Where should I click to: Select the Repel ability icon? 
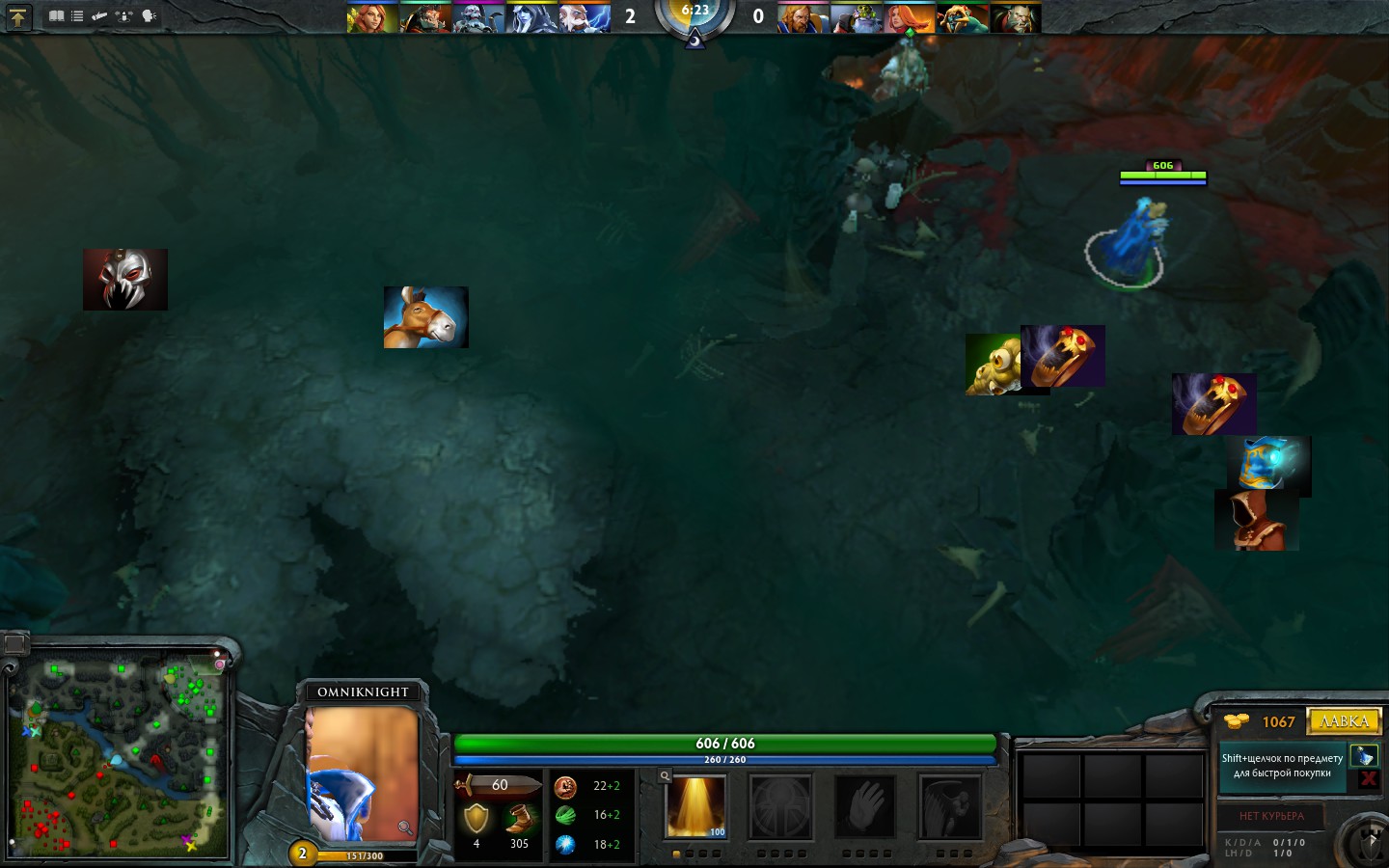(x=780, y=806)
